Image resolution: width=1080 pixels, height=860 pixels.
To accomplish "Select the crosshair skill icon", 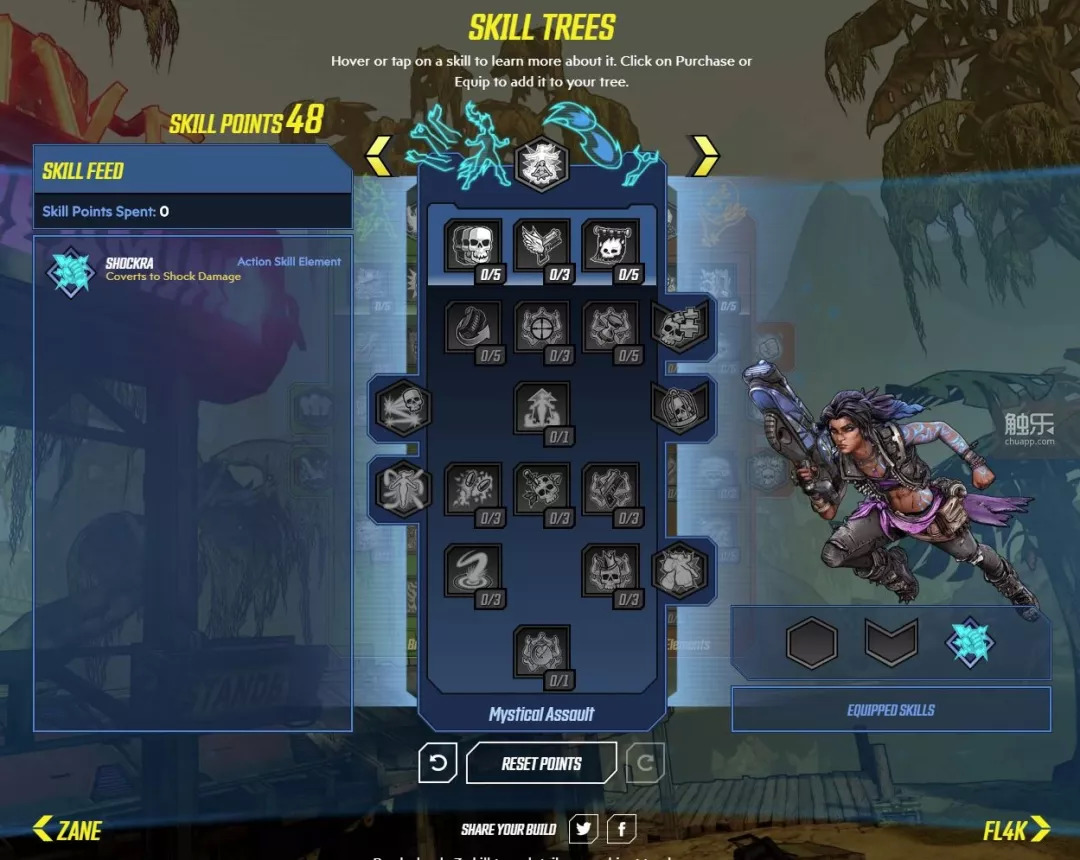I will 541,328.
